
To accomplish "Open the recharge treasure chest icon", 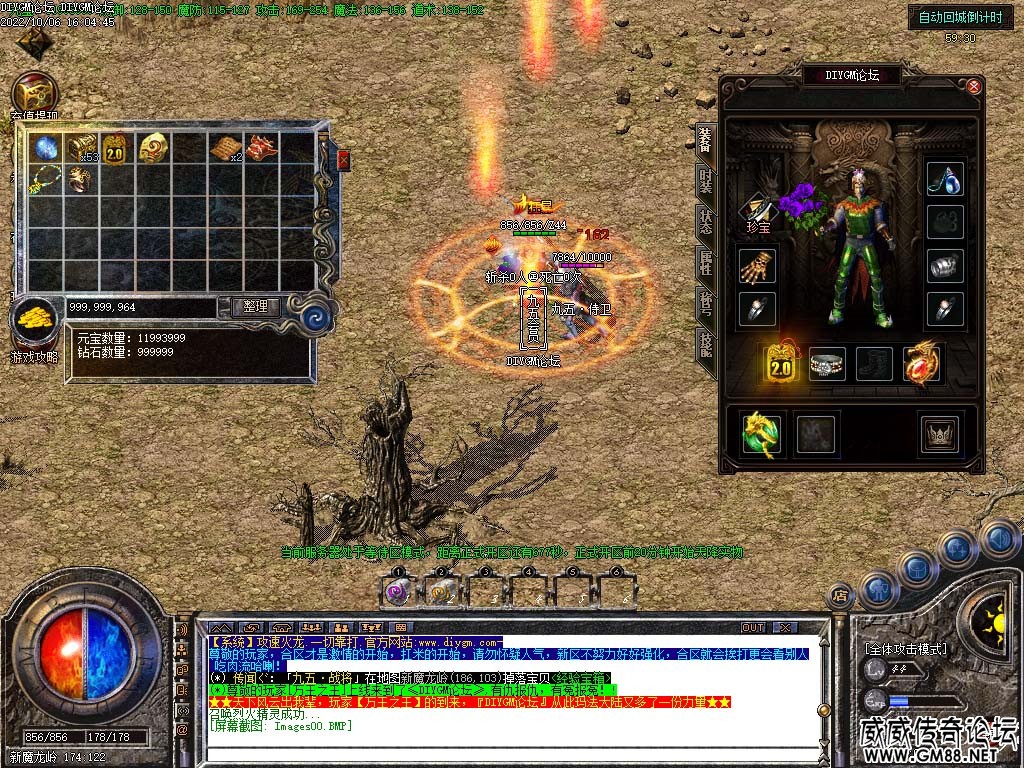I will pyautogui.click(x=34, y=94).
